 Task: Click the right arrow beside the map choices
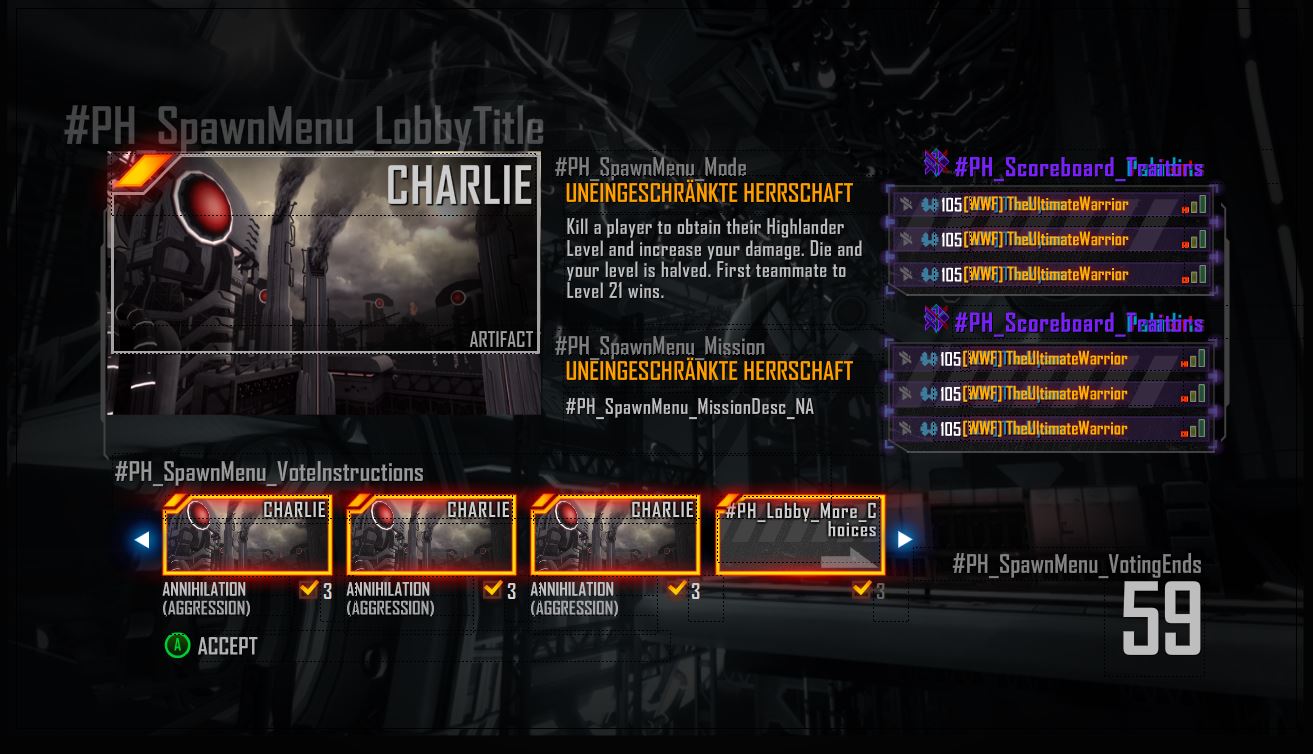[x=904, y=540]
